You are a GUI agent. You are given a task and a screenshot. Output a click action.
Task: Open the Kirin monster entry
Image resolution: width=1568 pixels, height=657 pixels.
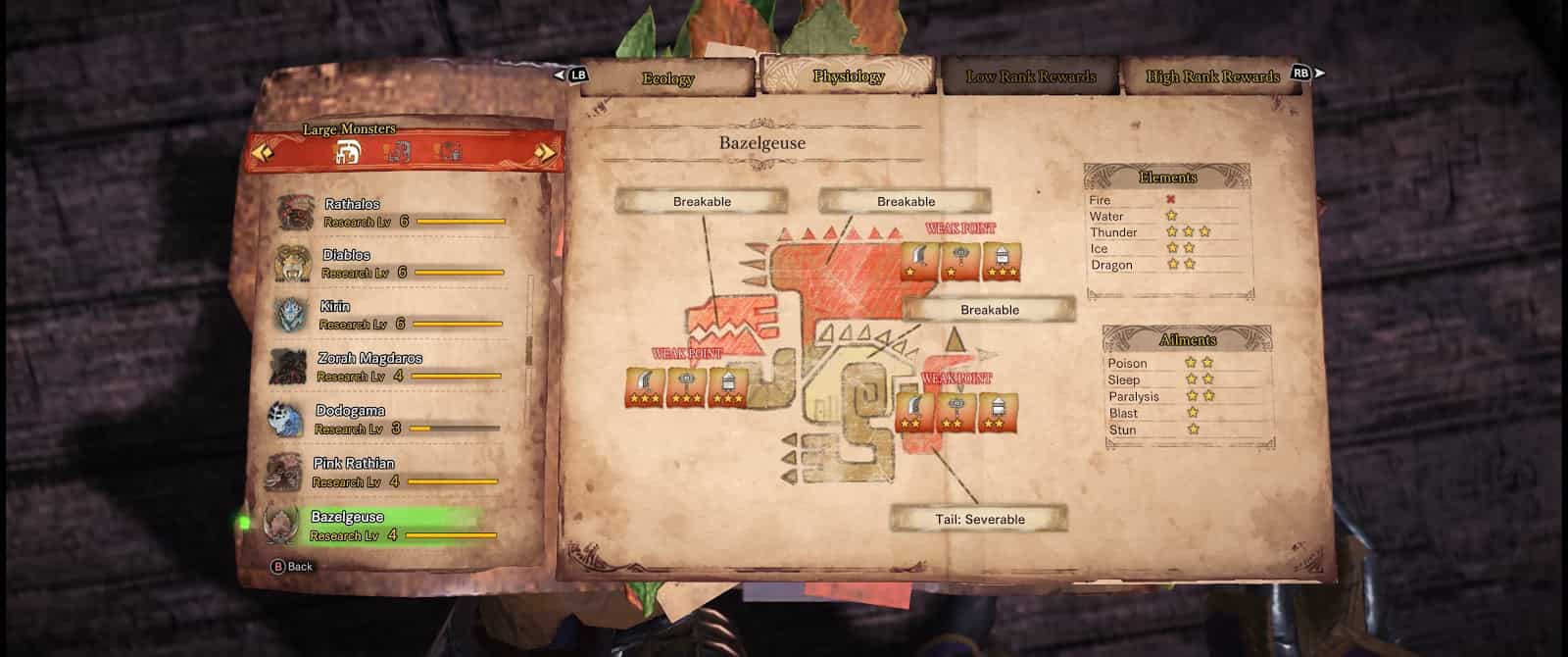(388, 316)
